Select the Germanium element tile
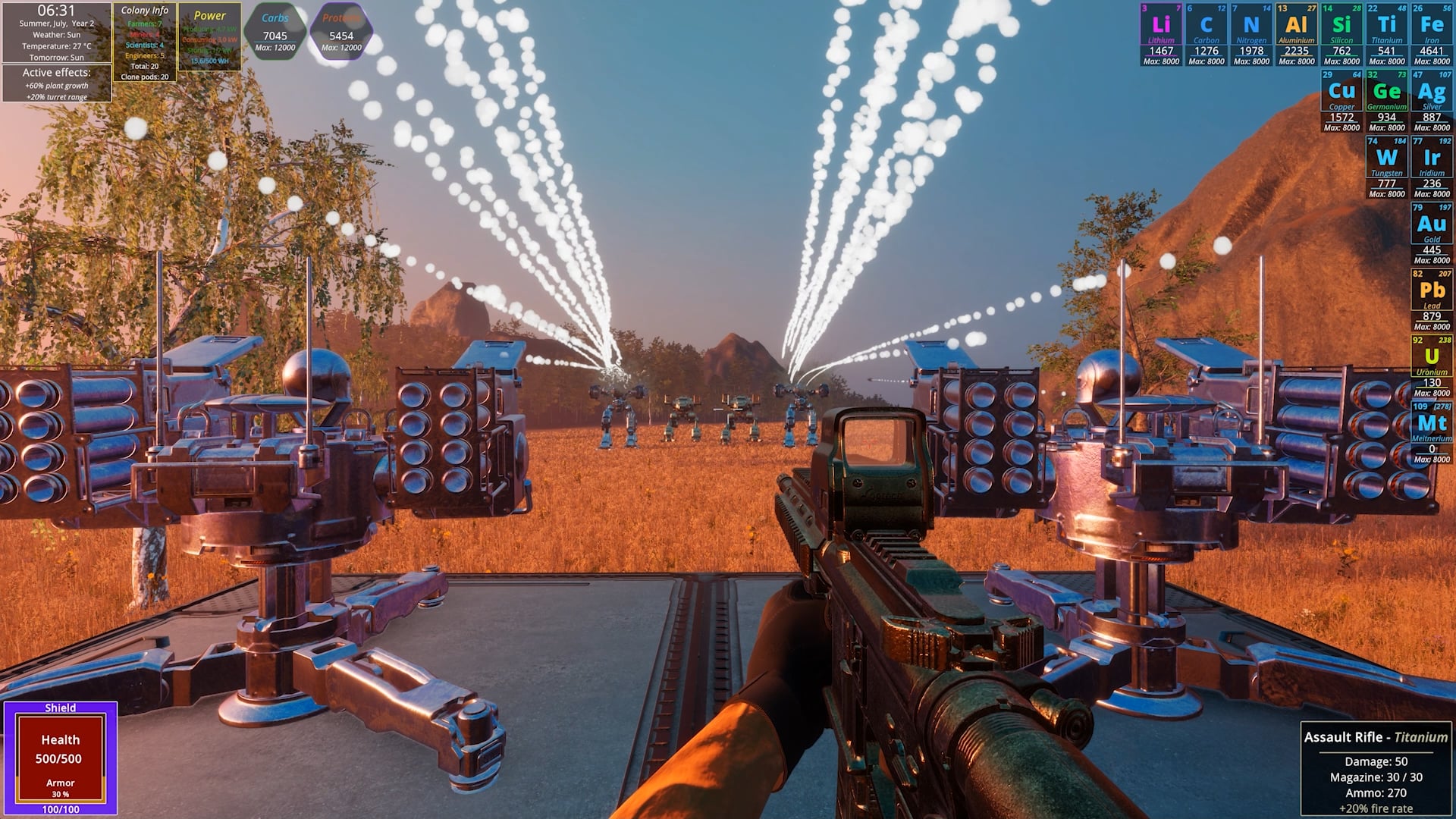 pos(1386,100)
